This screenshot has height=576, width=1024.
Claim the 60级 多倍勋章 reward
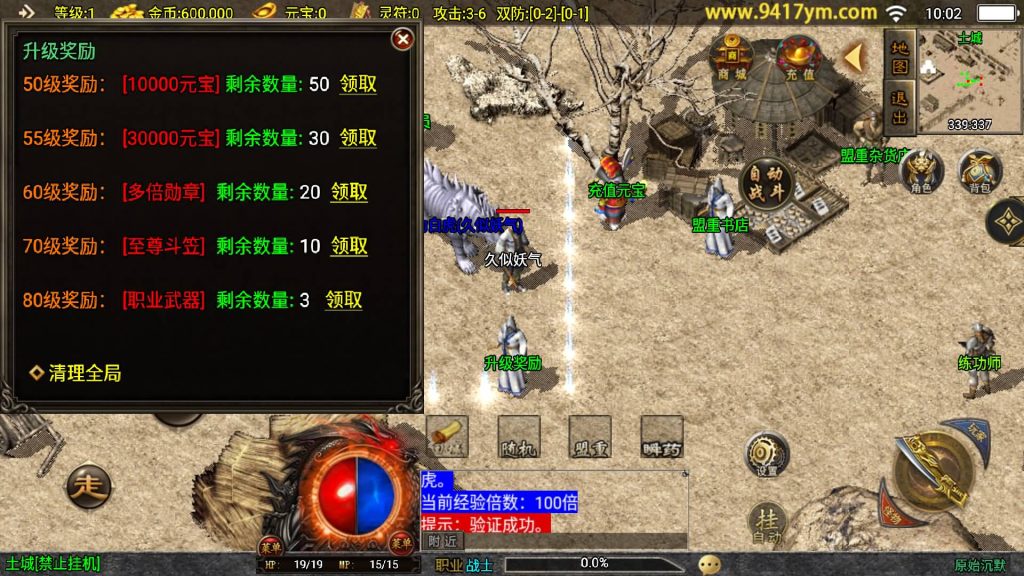[x=349, y=192]
